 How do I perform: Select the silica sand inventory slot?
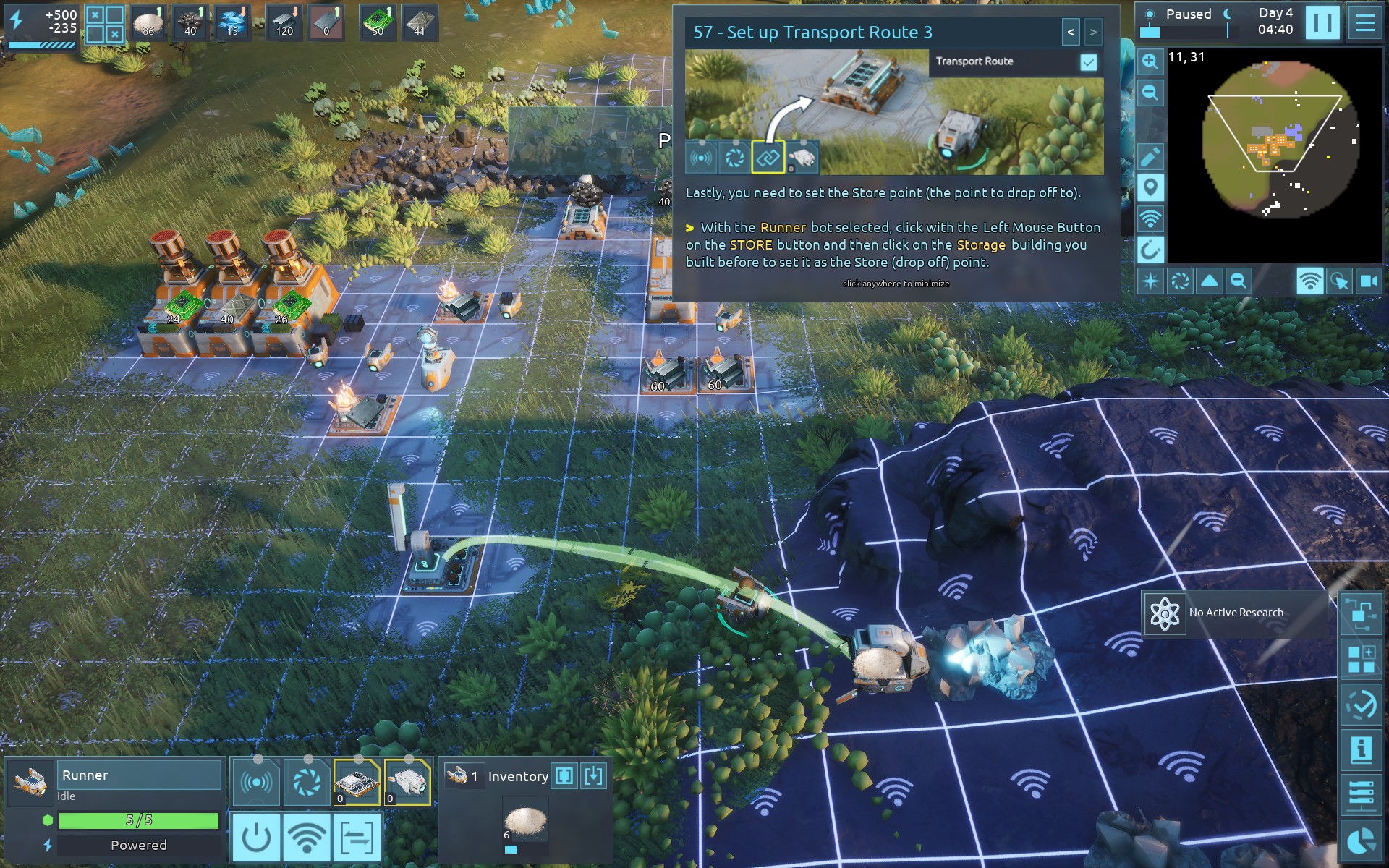(525, 823)
